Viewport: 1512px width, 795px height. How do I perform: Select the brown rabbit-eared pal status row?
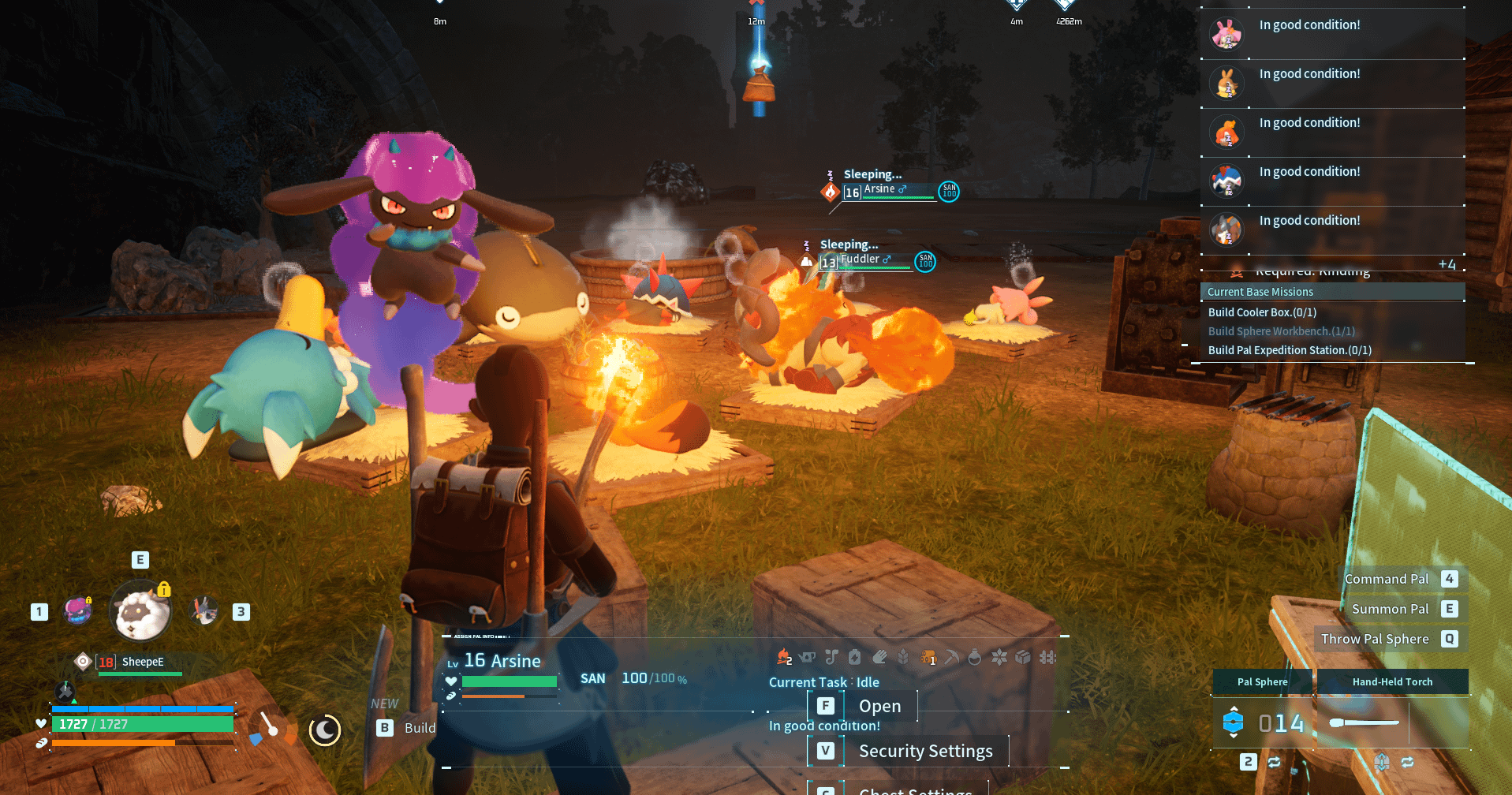click(1332, 83)
